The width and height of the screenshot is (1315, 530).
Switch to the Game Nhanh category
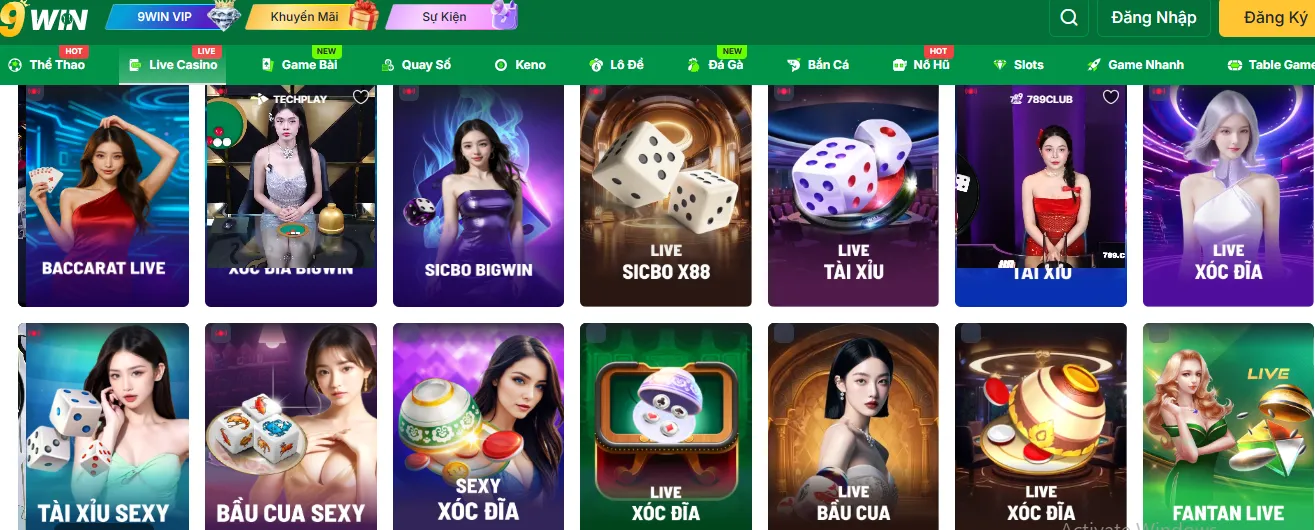(x=1136, y=65)
